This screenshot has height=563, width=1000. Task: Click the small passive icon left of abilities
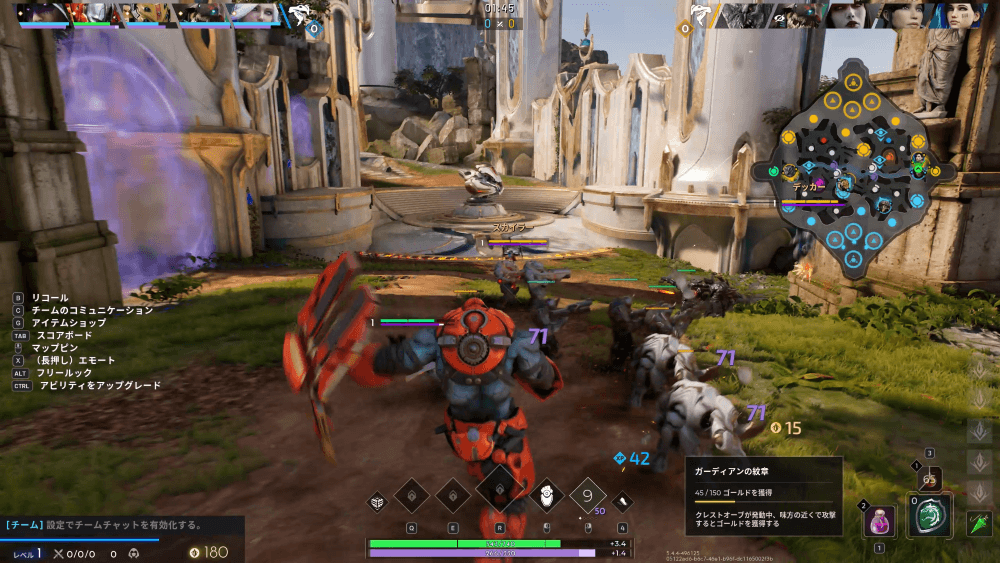(378, 501)
